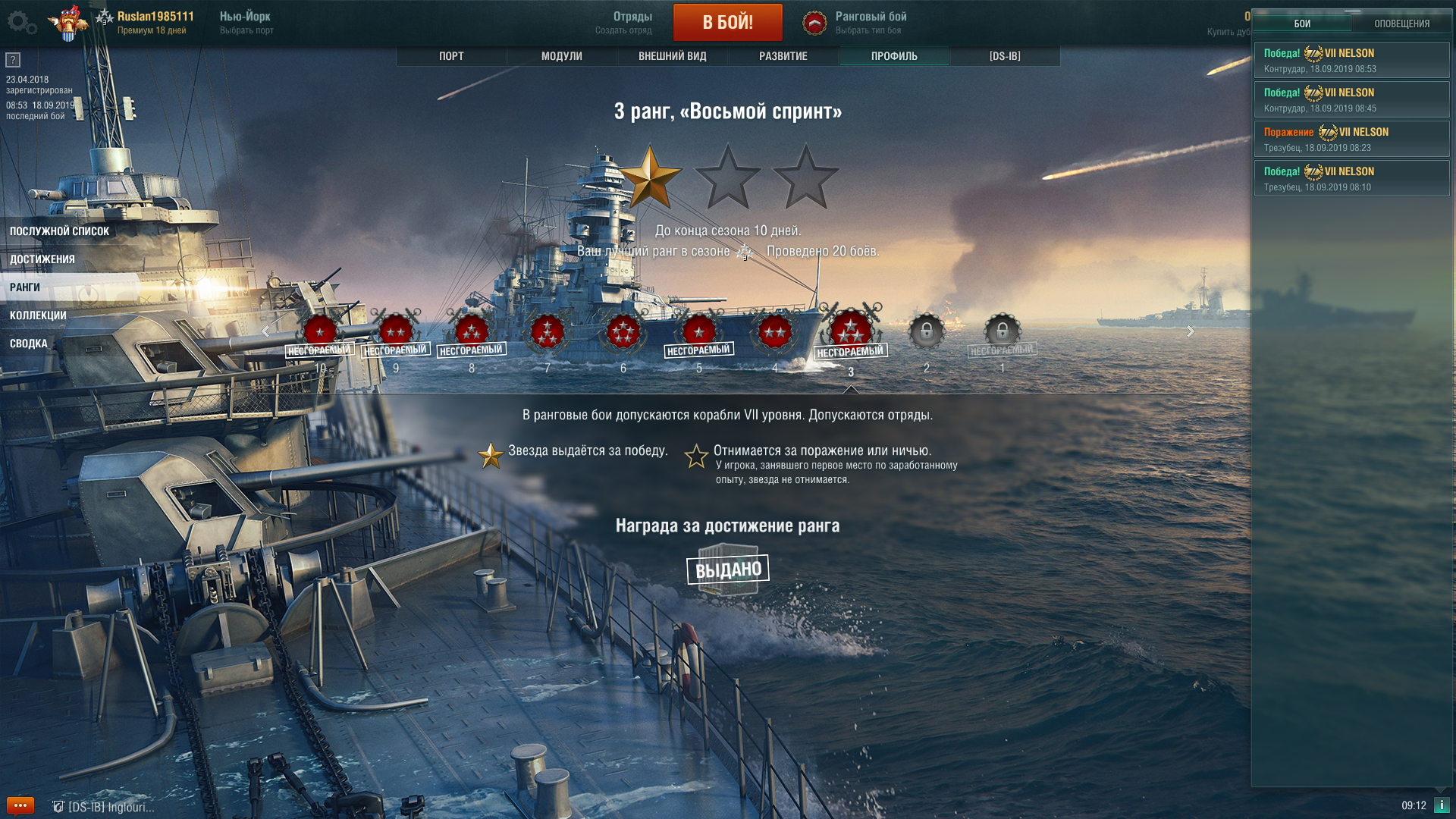
Task: Switch to the ПОРТ tab
Action: 451,56
